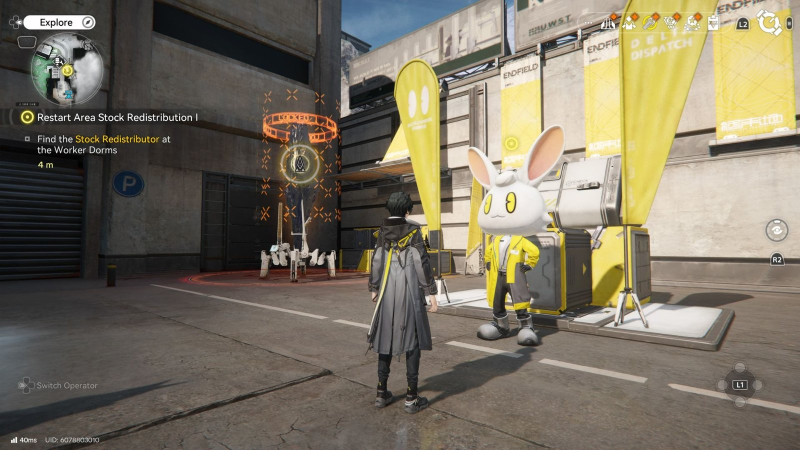Select the Restart Area Stock Redistribution quest tracker
Viewport: 800px width, 450px height.
110,117
